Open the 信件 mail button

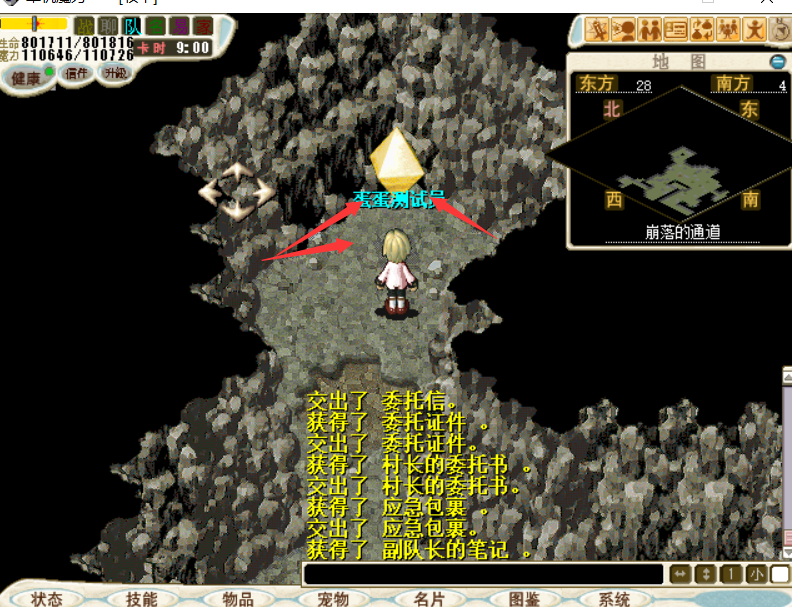tap(76, 72)
